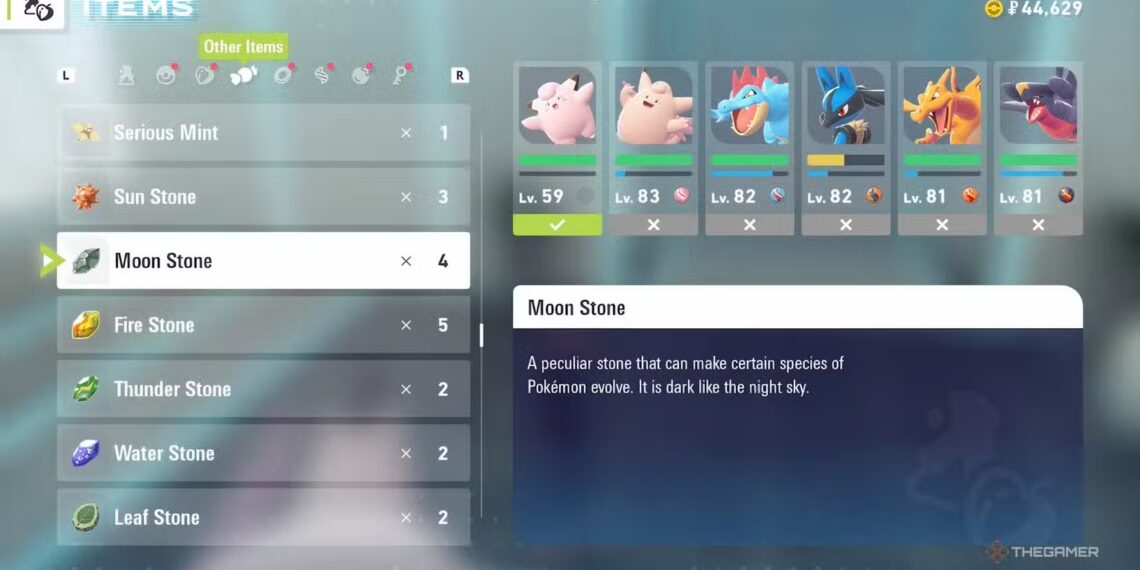1140x570 pixels.
Task: Select Thunder Stone in the list
Action: click(x=263, y=389)
